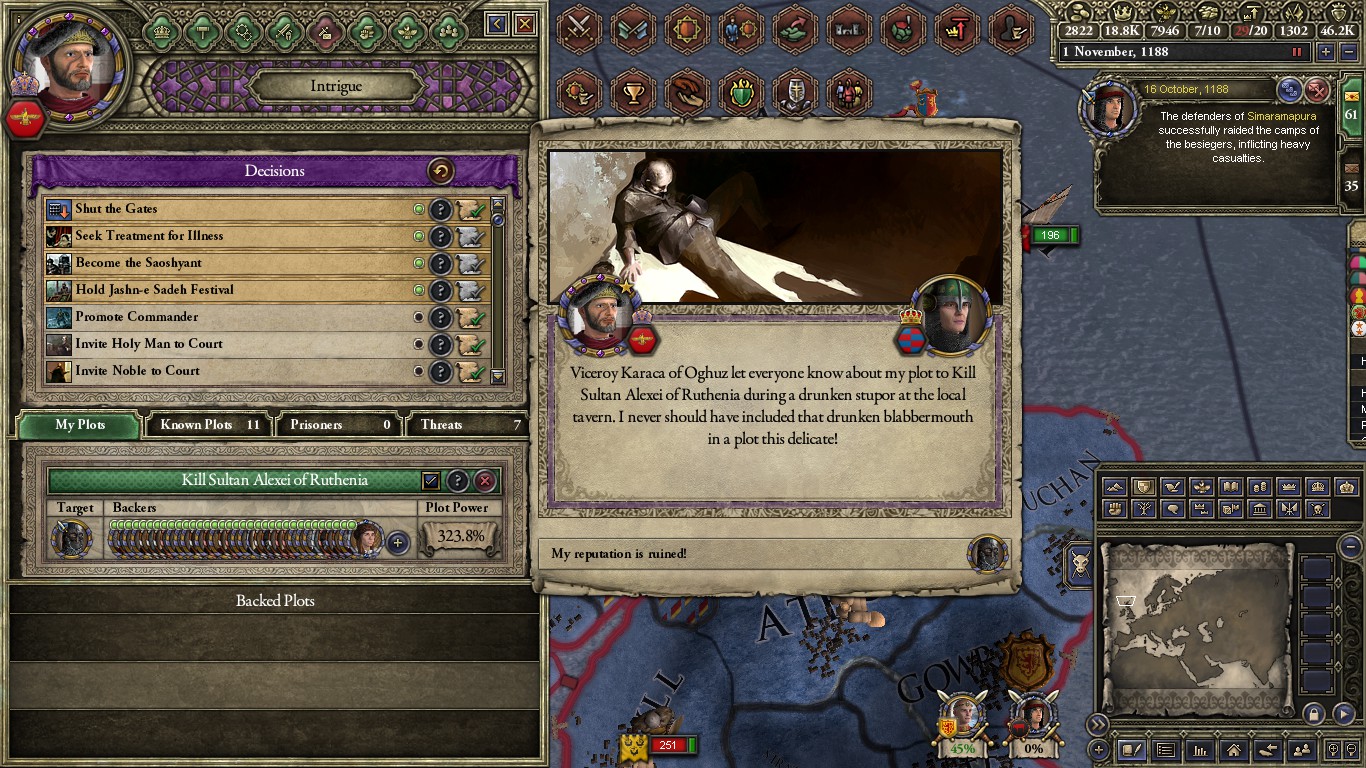Open the Prisoners tab

pyautogui.click(x=338, y=425)
